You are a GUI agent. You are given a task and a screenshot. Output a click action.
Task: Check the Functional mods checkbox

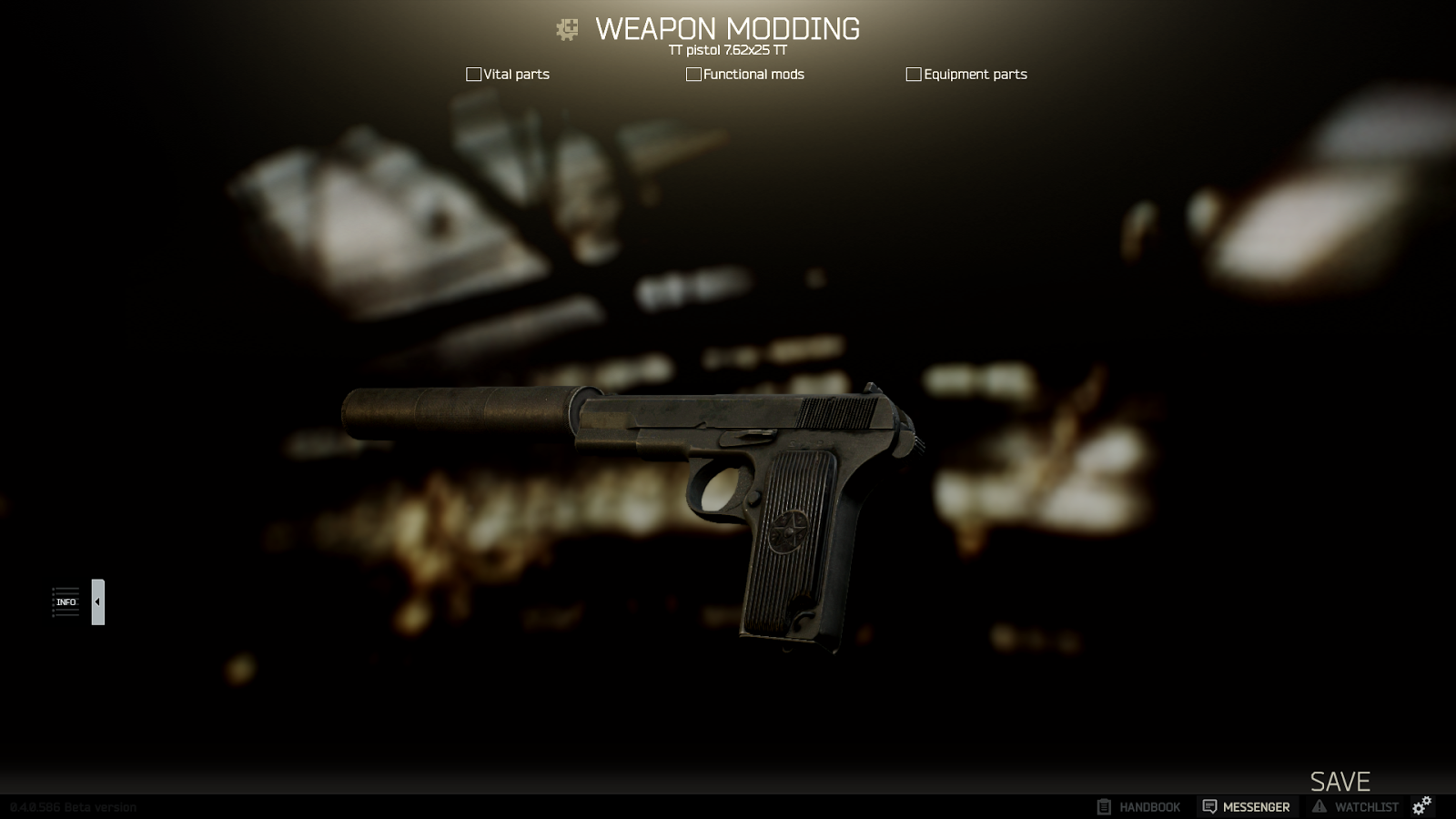[693, 74]
